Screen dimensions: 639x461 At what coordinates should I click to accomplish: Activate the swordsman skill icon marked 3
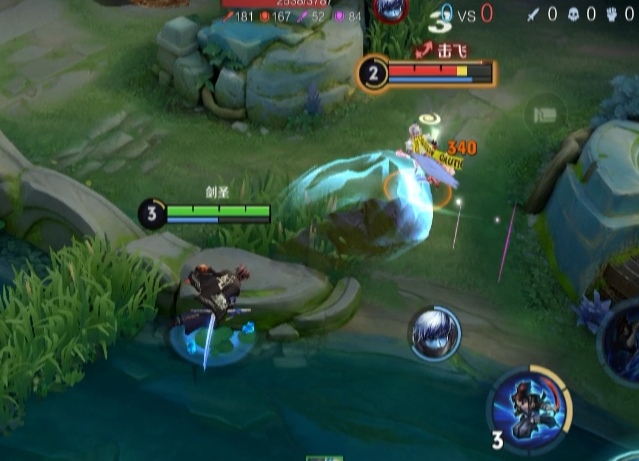point(528,411)
